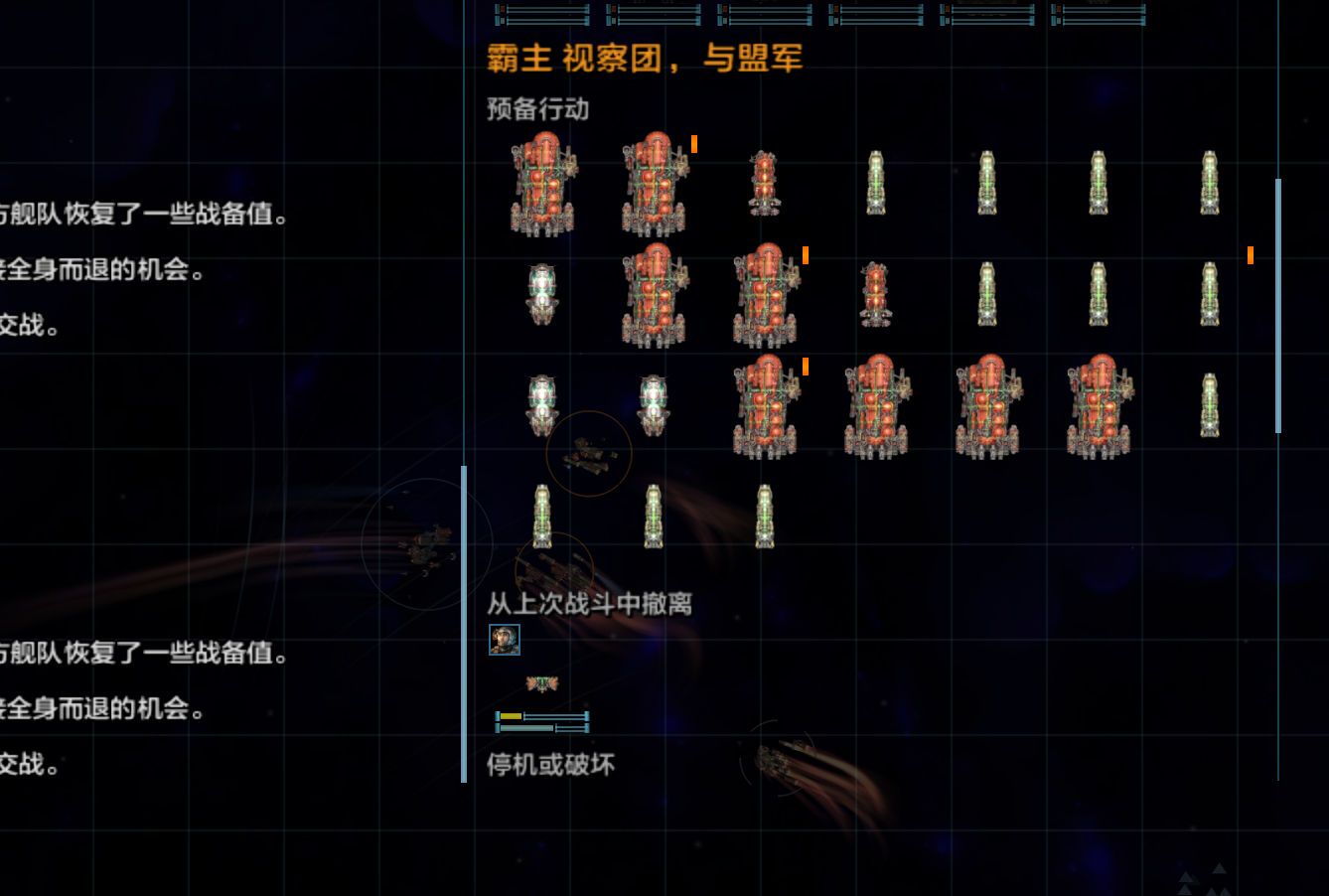Viewport: 1329px width, 896px height.
Task: Toggle the orange indicator on the third-row capital ship
Action: 805,367
